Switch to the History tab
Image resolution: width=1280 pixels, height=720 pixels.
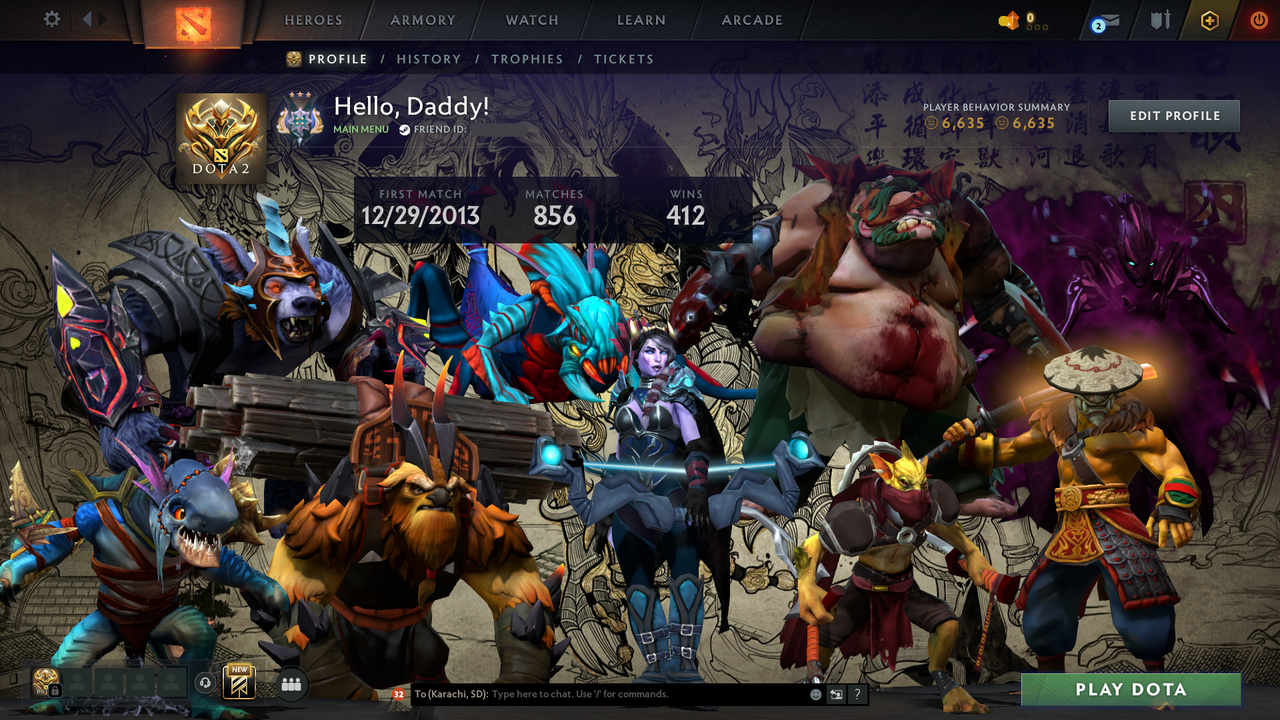[429, 59]
